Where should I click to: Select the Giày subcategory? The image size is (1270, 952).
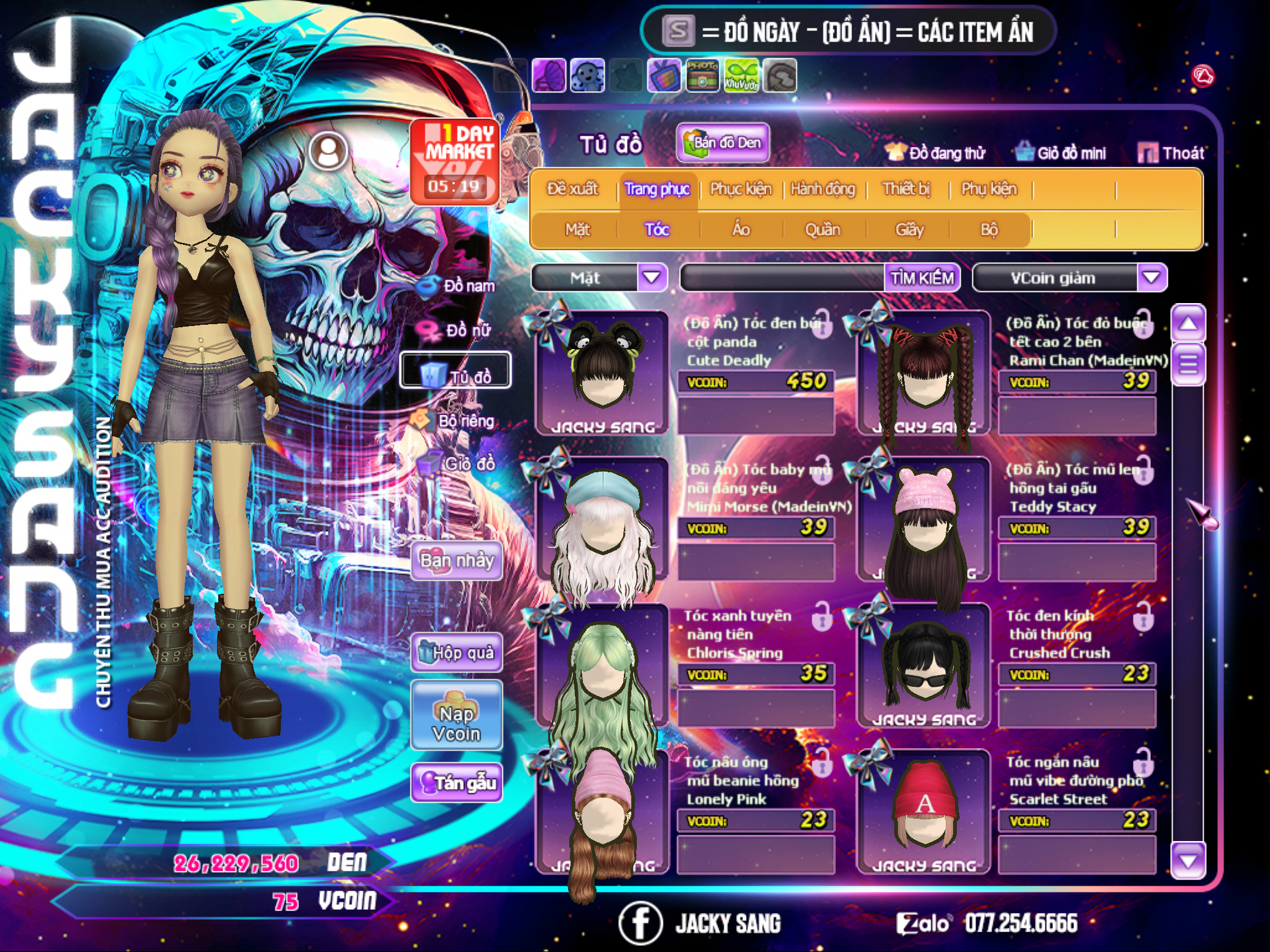[x=909, y=230]
